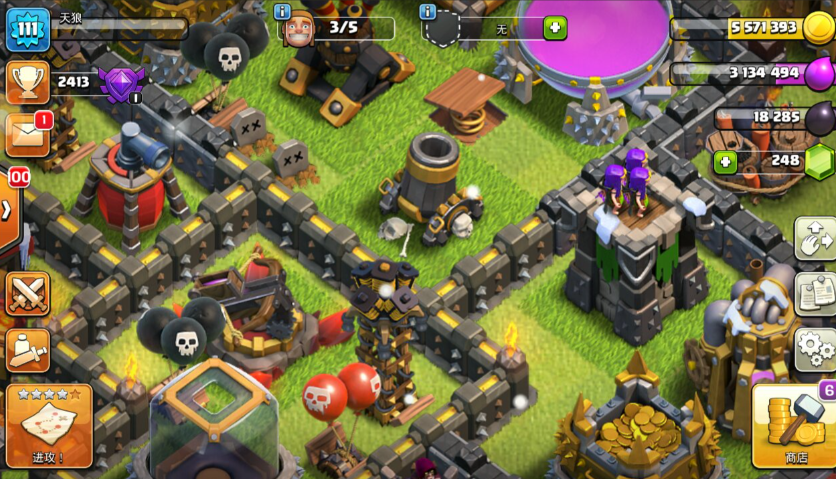The image size is (836, 479).
Task: Open the notes clipboard button
Action: click(x=815, y=293)
